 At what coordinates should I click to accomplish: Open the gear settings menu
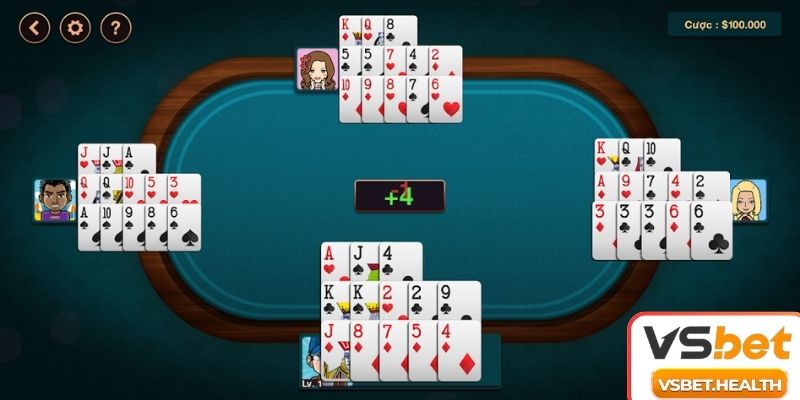tap(75, 27)
